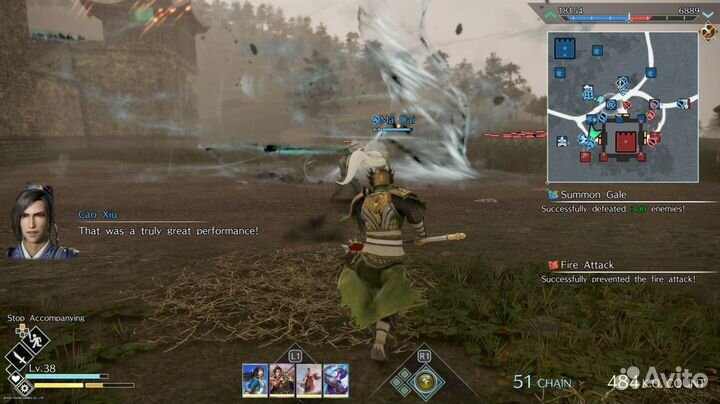Select the third red-clad officer portrait
720x404 pixels.
click(308, 379)
